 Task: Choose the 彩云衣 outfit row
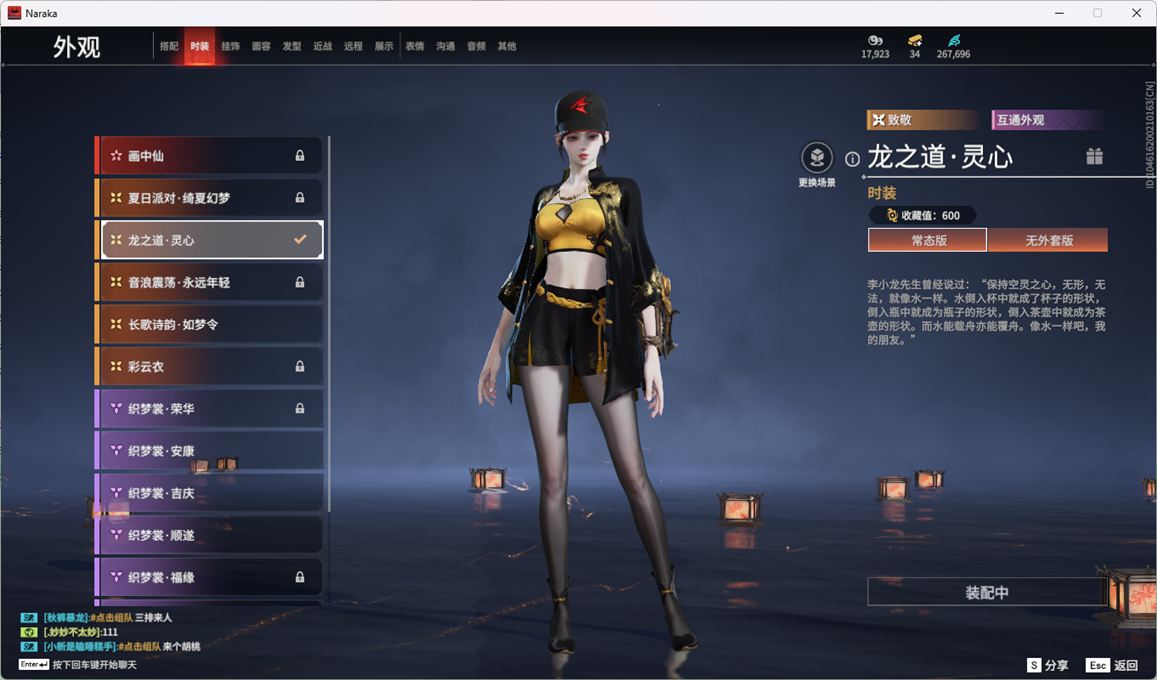coord(210,367)
